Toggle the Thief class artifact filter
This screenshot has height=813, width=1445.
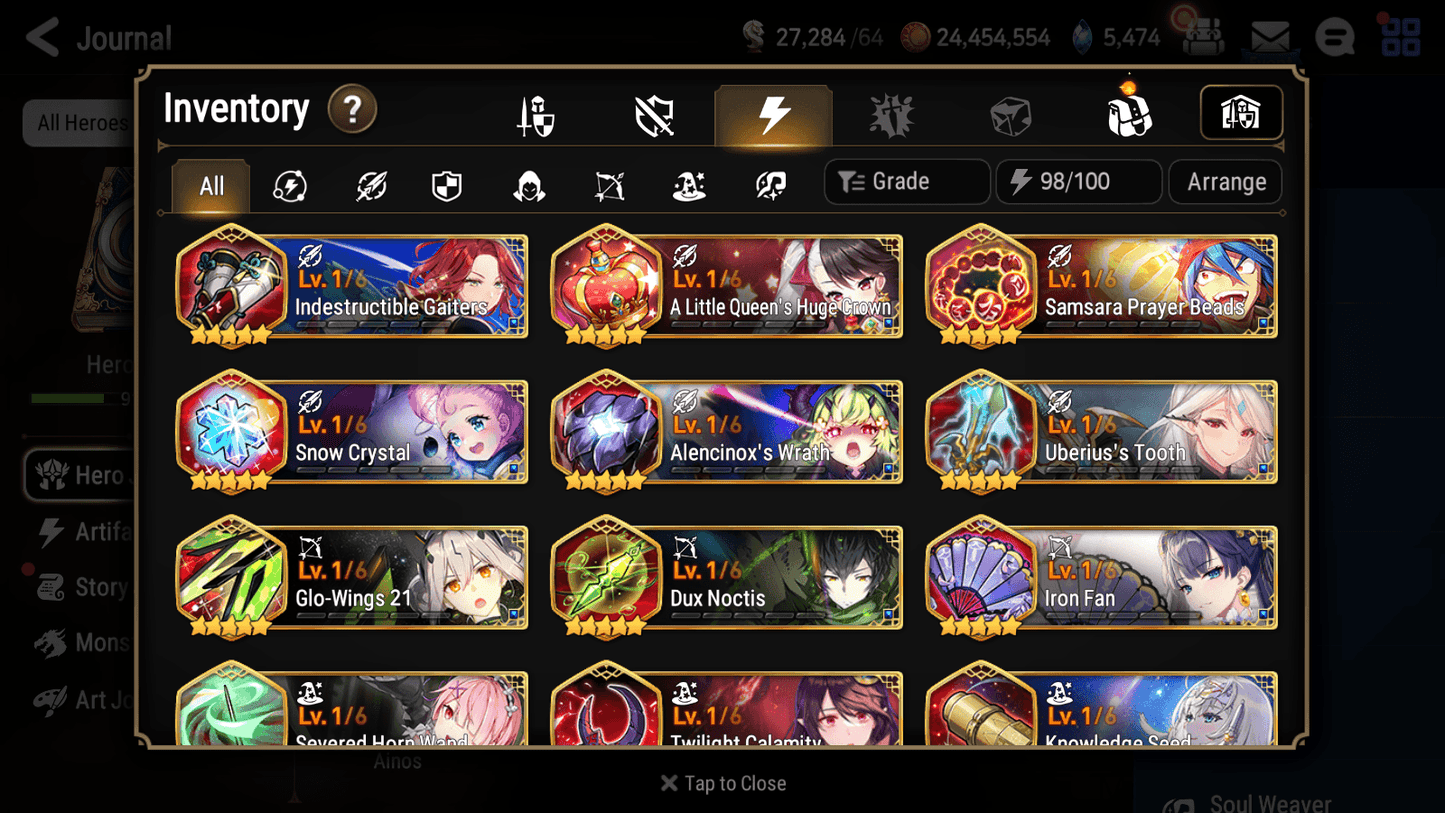pyautogui.click(x=527, y=185)
